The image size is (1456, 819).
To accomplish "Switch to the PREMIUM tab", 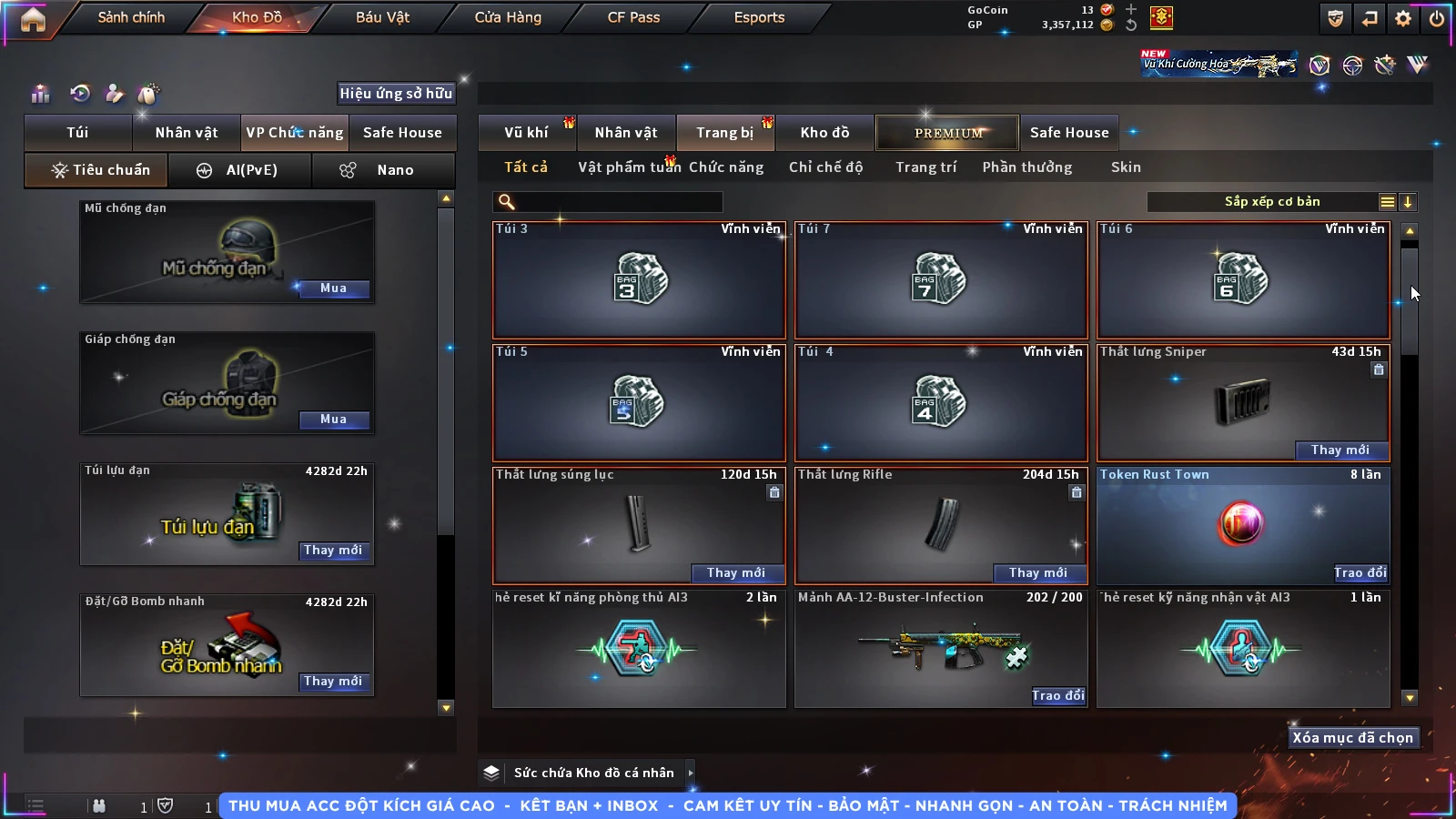I will click(x=948, y=133).
